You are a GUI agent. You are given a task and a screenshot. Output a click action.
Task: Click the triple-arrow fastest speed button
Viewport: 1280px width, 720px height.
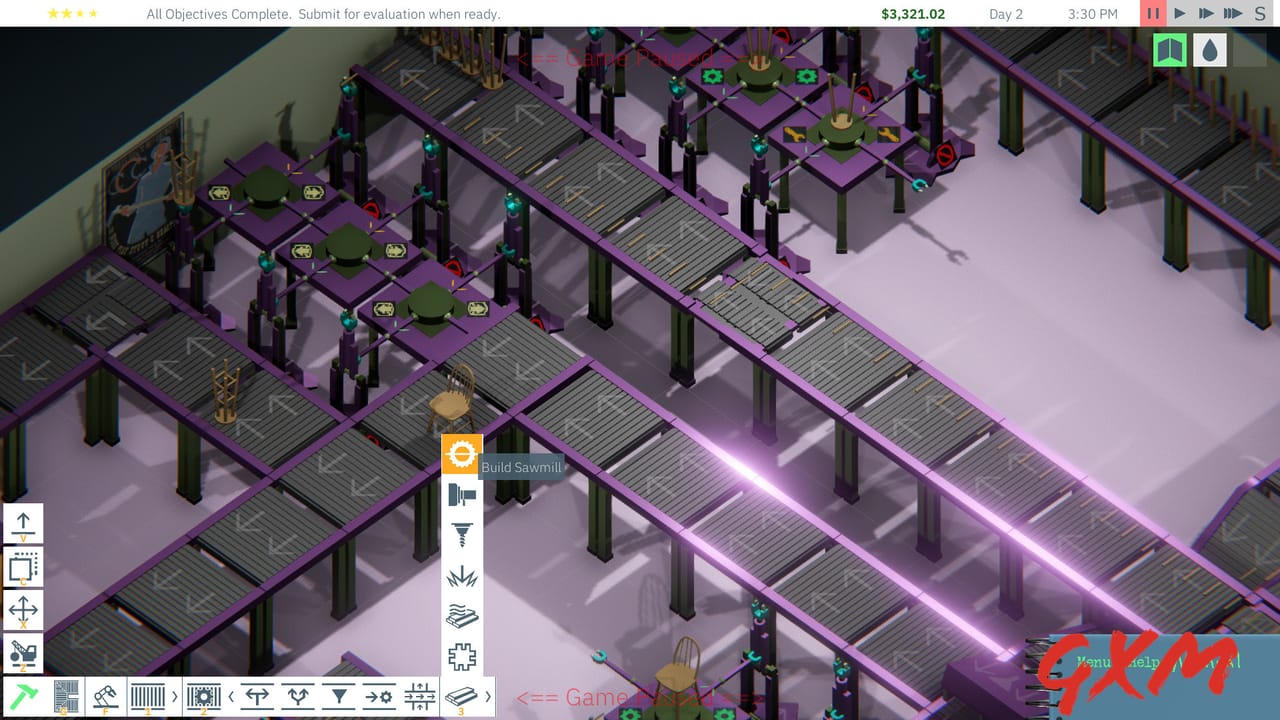(1234, 14)
